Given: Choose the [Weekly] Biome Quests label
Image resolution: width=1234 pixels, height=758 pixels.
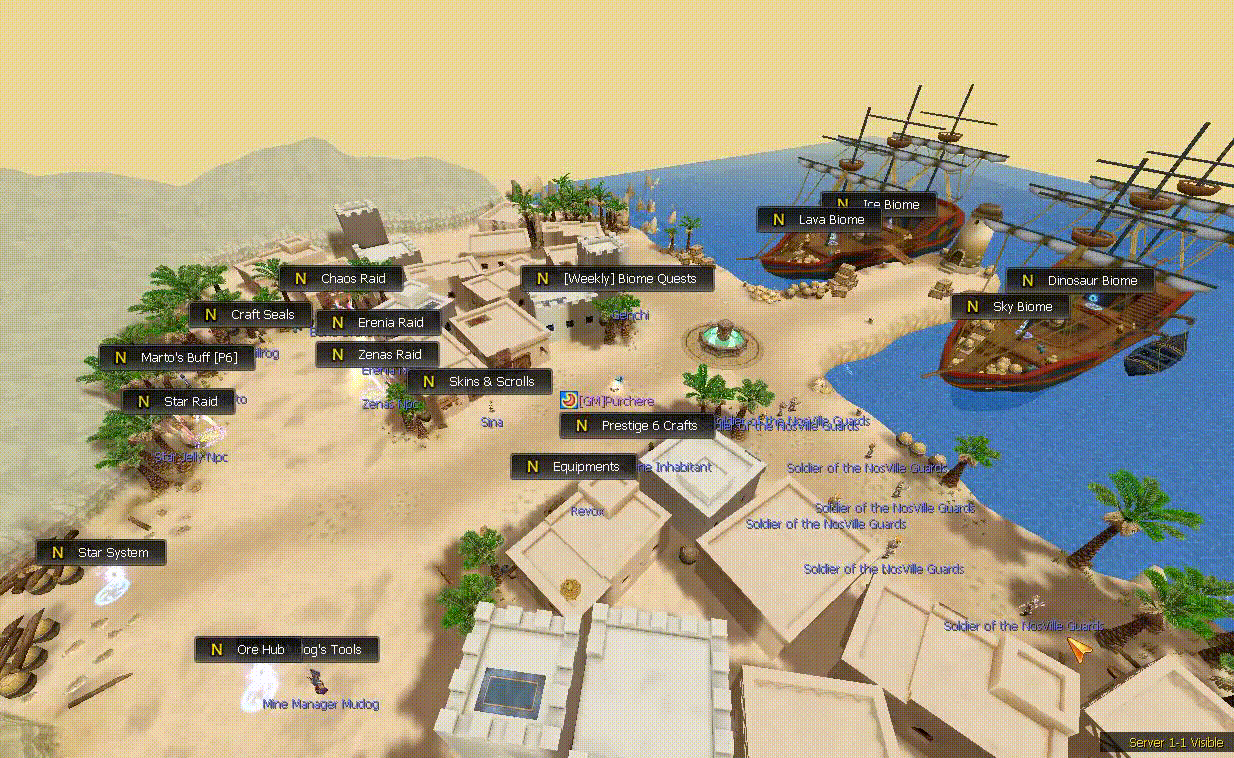Looking at the screenshot, I should pos(617,279).
